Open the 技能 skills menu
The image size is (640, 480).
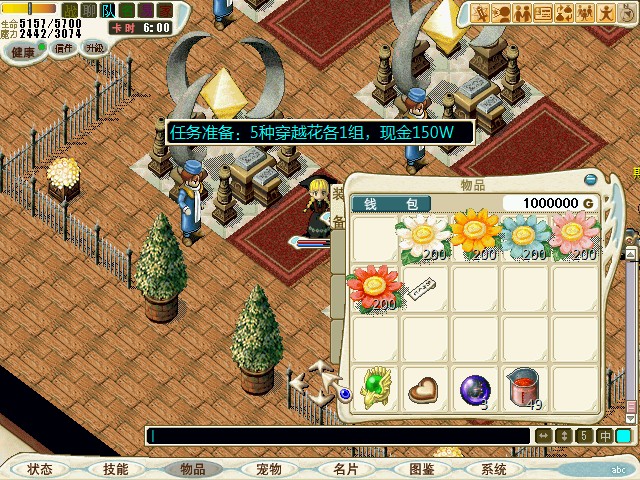pos(116,469)
